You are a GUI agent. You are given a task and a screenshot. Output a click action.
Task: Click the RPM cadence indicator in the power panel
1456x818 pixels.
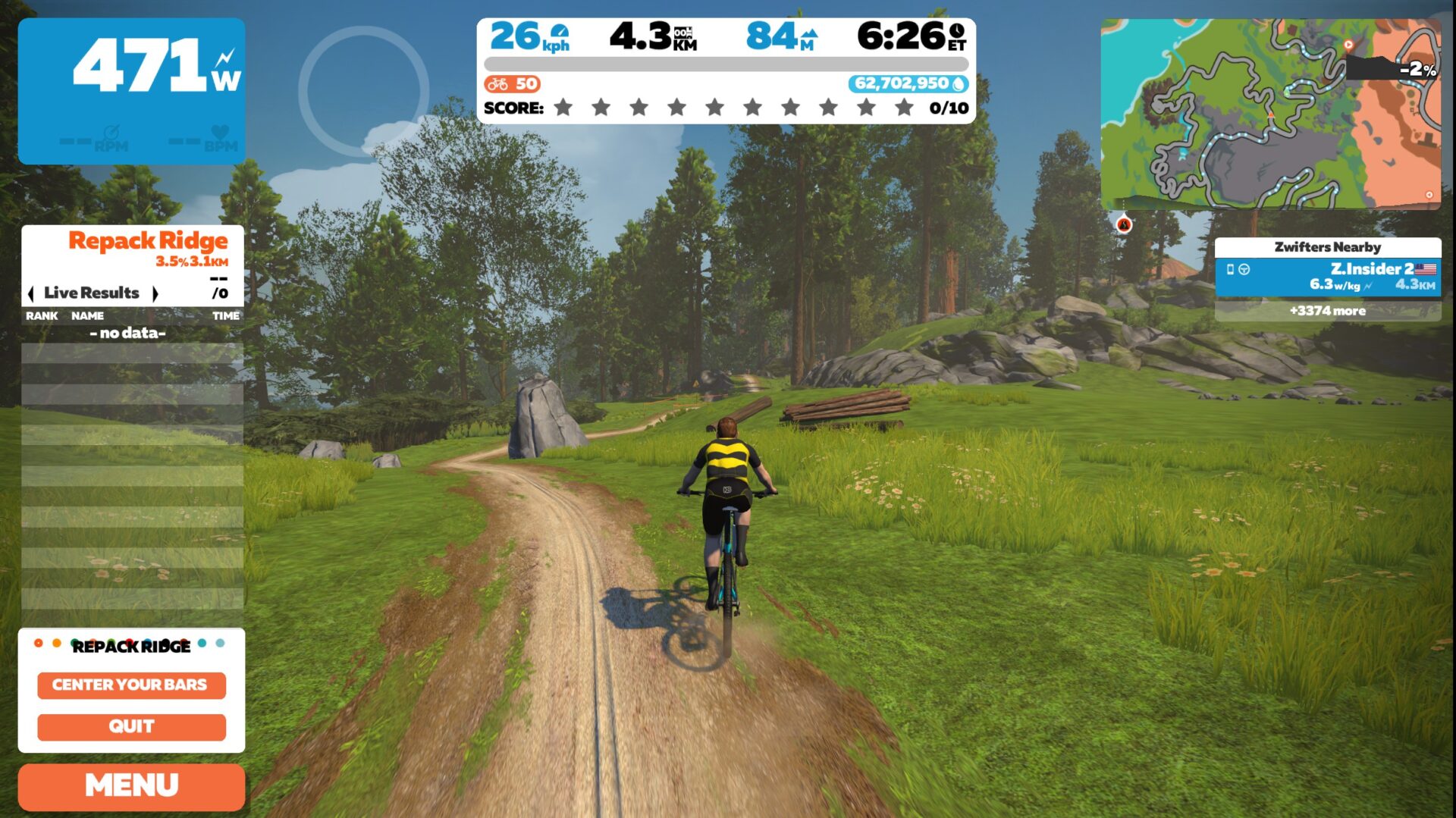pos(110,138)
